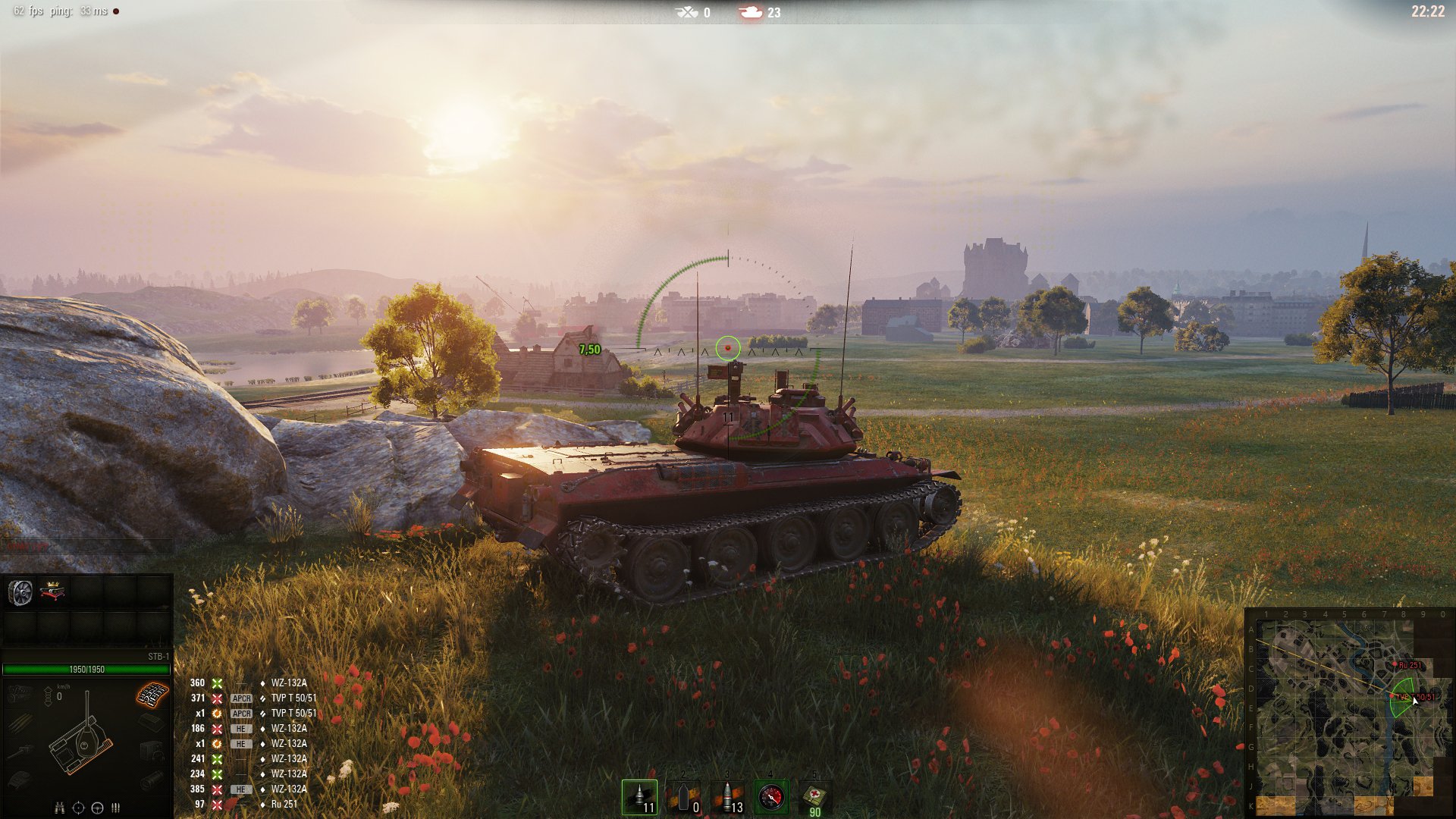This screenshot has height=819, width=1456.
Task: Click the triple shells icon on the damage panel
Action: [115, 805]
